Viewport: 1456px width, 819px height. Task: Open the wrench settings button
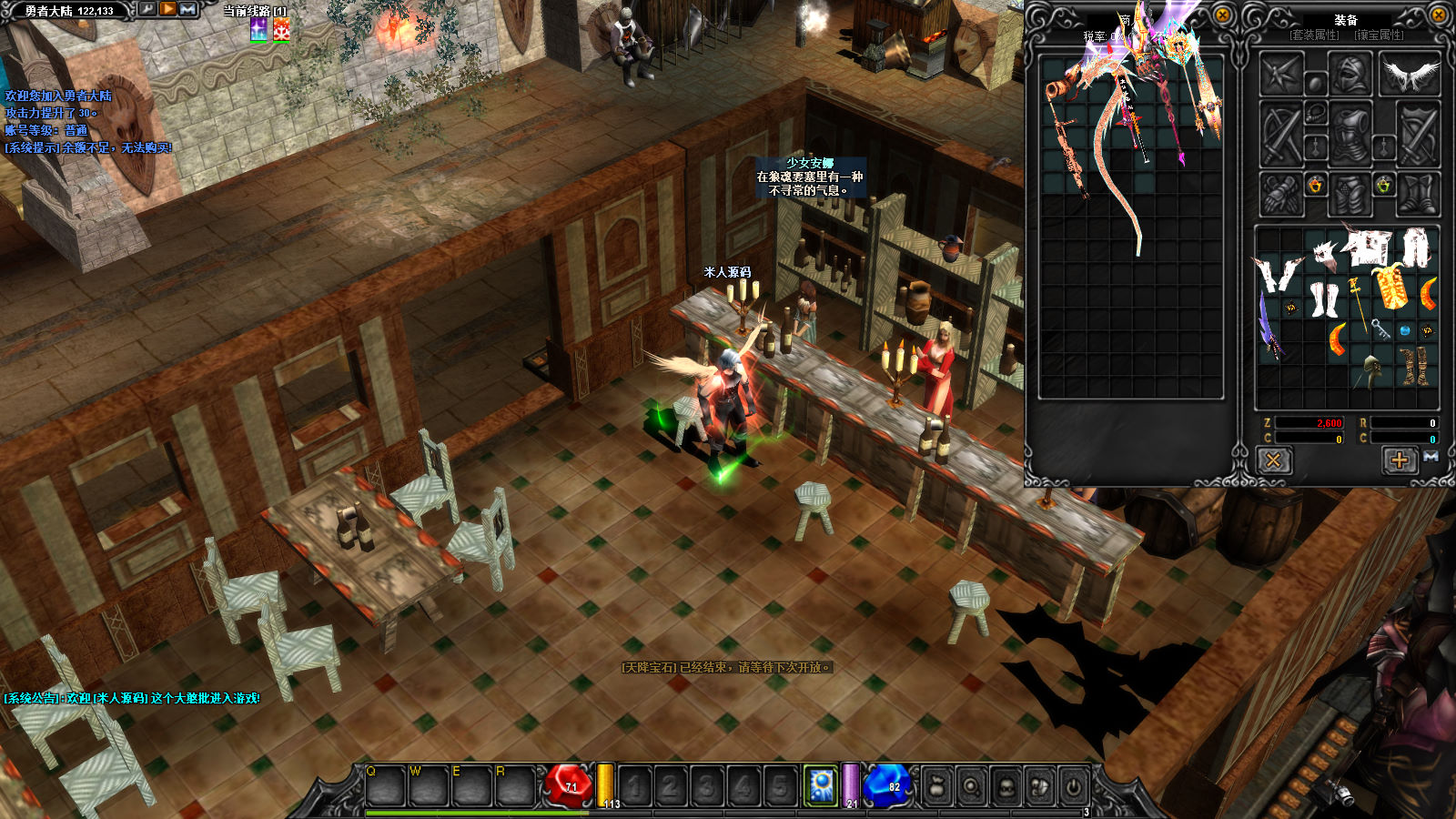[x=147, y=9]
